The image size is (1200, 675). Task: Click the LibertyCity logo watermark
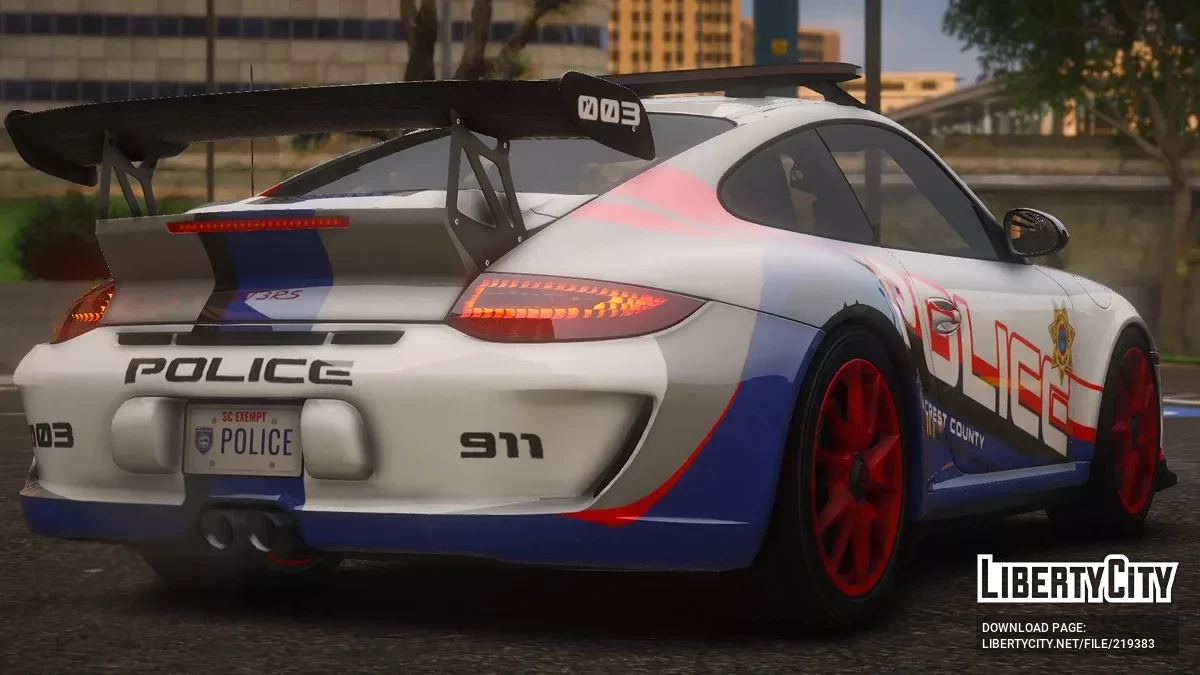[x=1077, y=579]
